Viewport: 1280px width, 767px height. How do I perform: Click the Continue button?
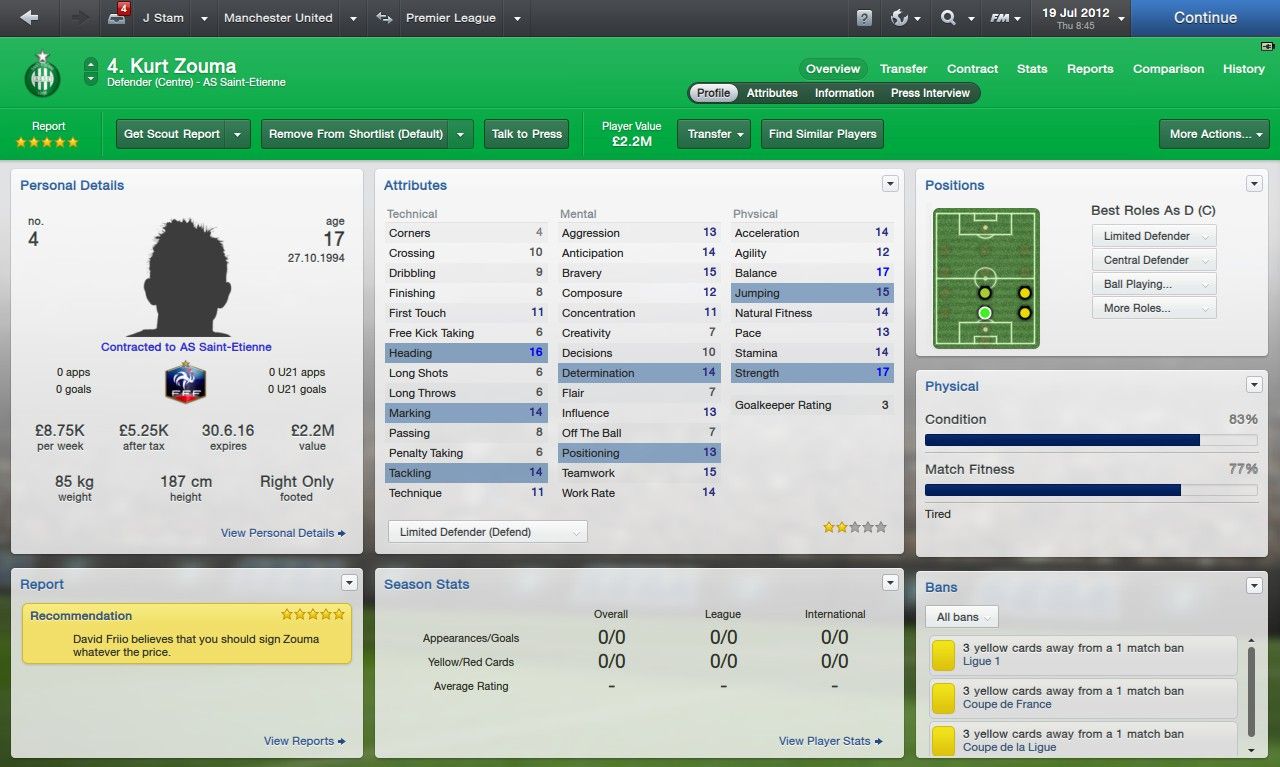tap(1205, 18)
